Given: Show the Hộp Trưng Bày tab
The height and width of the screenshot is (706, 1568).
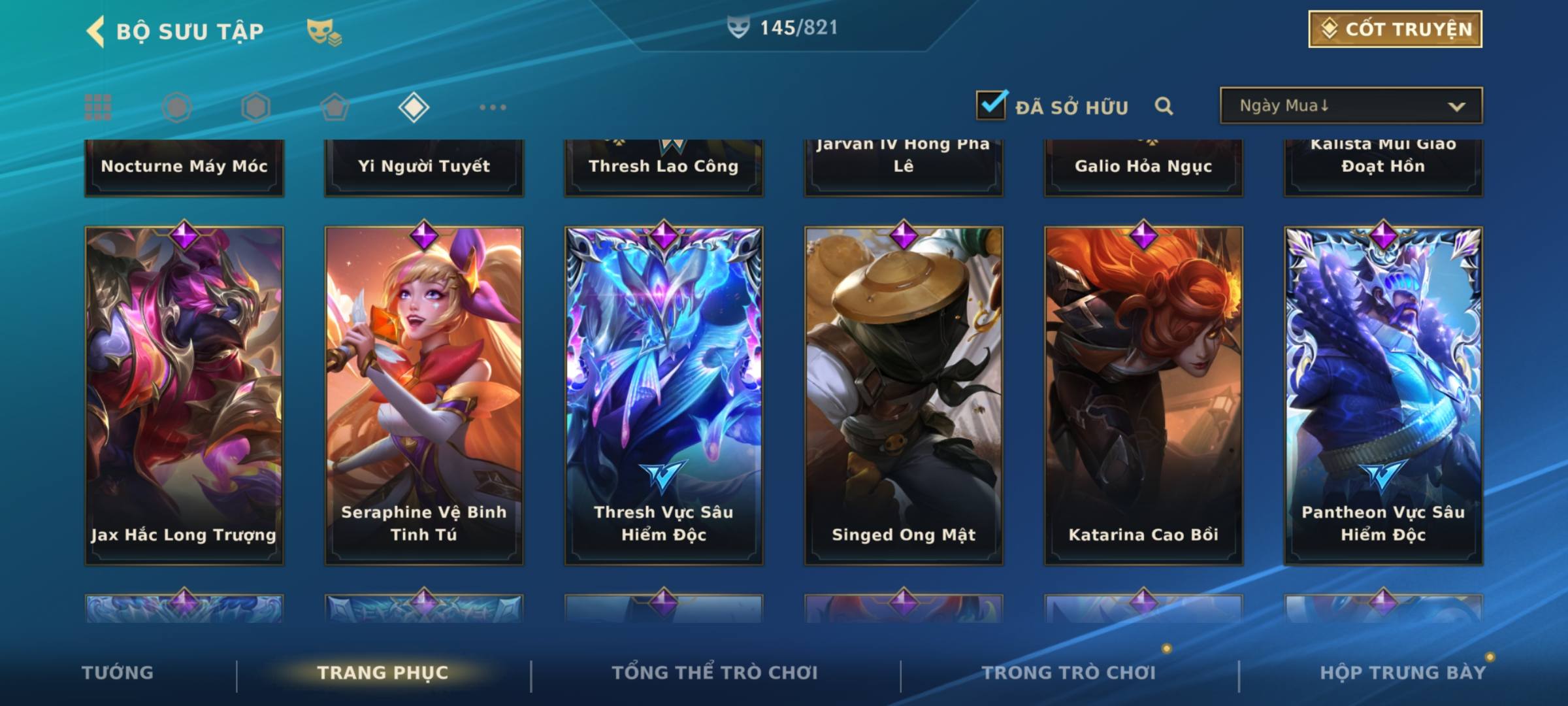Looking at the screenshot, I should [x=1403, y=673].
